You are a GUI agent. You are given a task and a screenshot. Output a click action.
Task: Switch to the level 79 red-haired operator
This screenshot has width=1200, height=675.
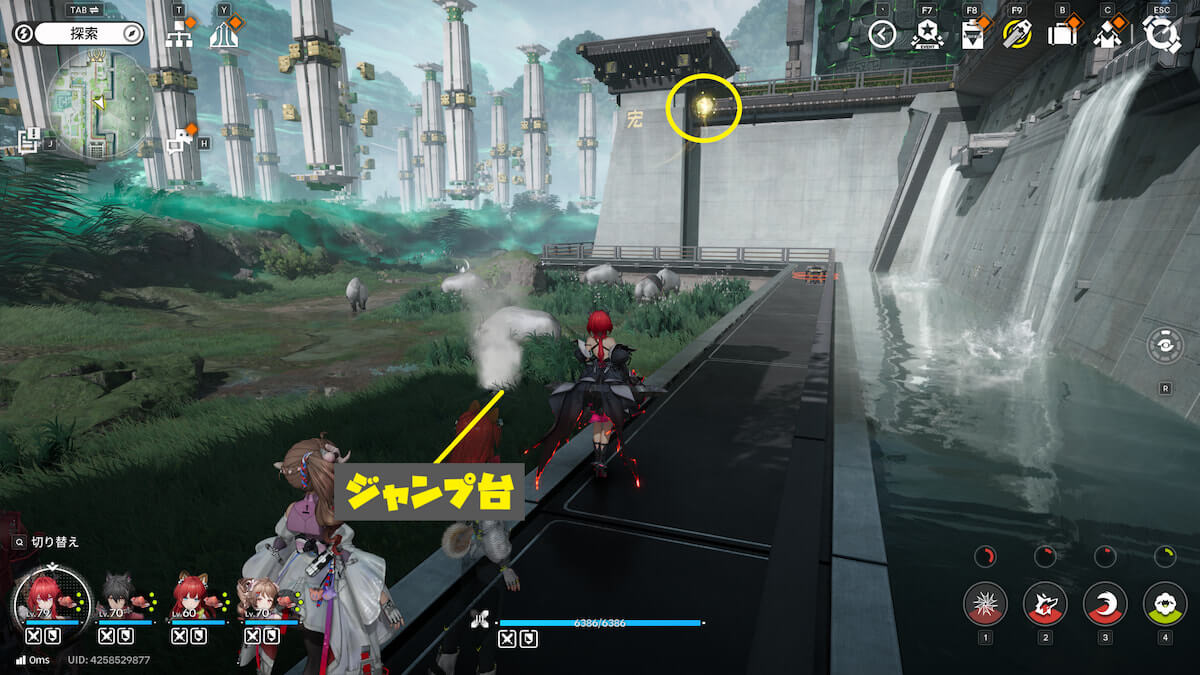click(43, 596)
